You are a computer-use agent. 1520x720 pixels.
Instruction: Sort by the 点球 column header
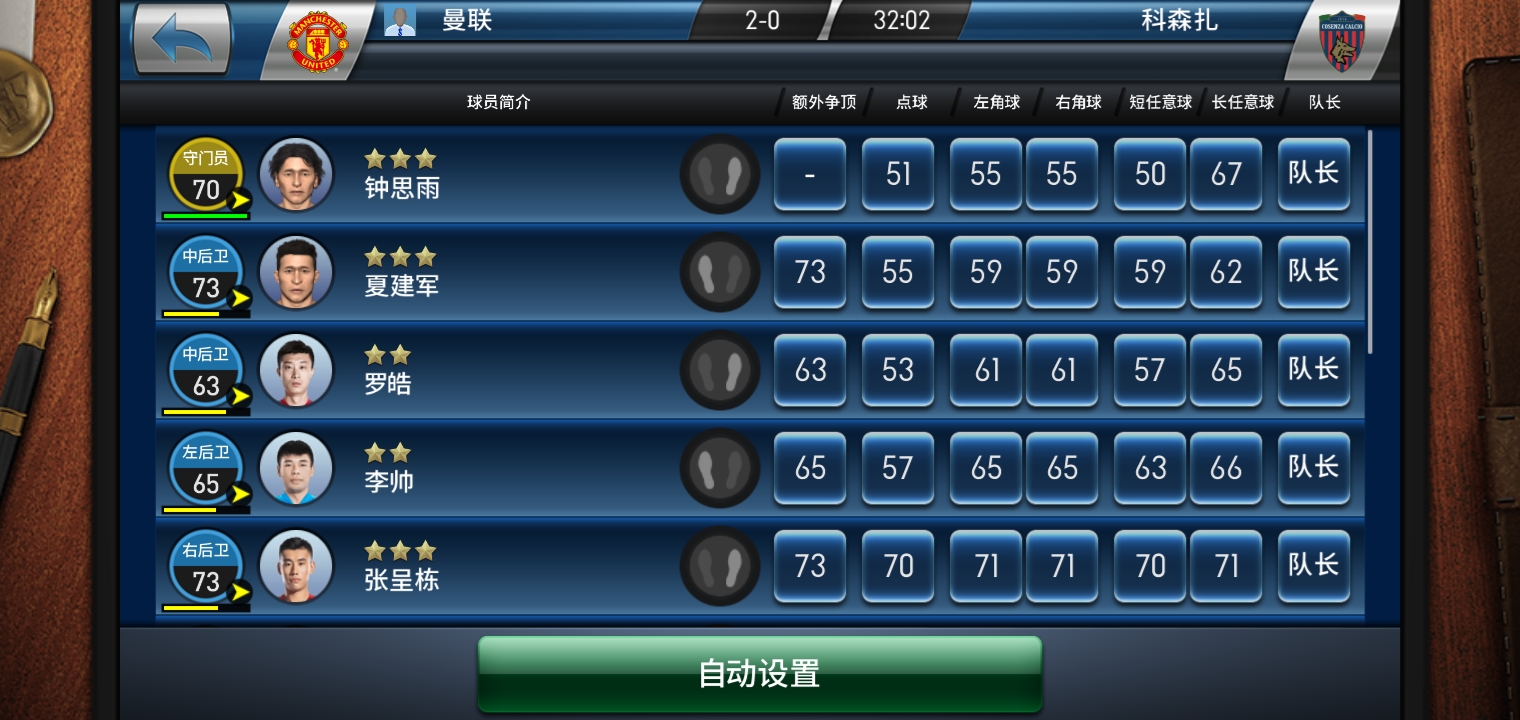click(x=911, y=102)
